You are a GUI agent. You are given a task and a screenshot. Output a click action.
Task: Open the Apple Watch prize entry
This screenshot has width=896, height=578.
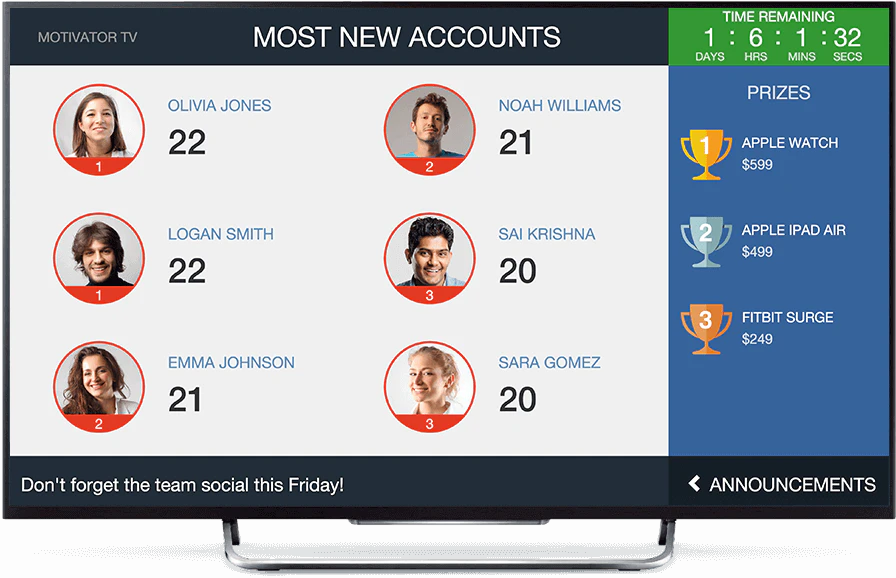pos(789,143)
